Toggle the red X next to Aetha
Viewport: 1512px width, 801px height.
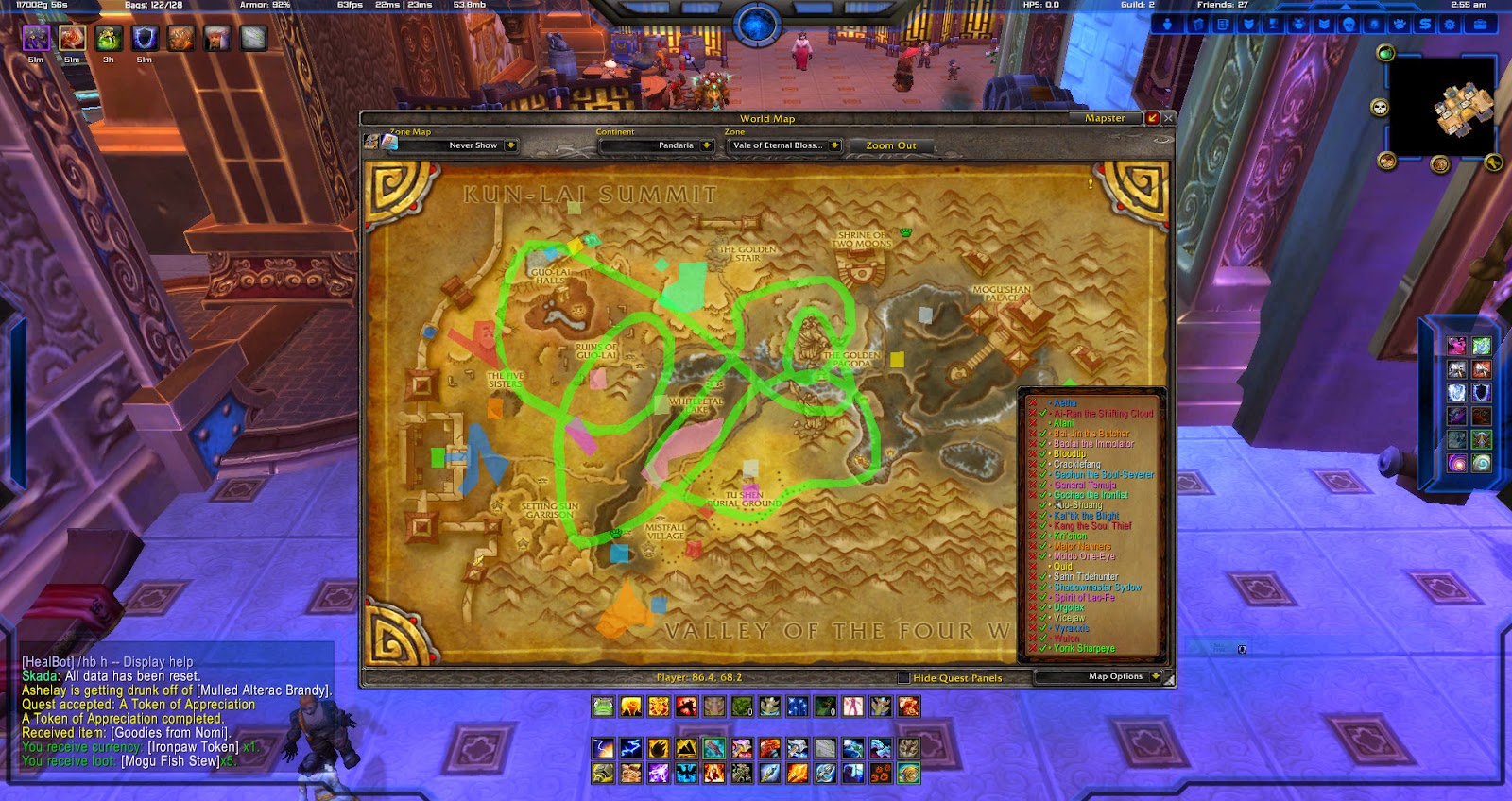point(1031,402)
